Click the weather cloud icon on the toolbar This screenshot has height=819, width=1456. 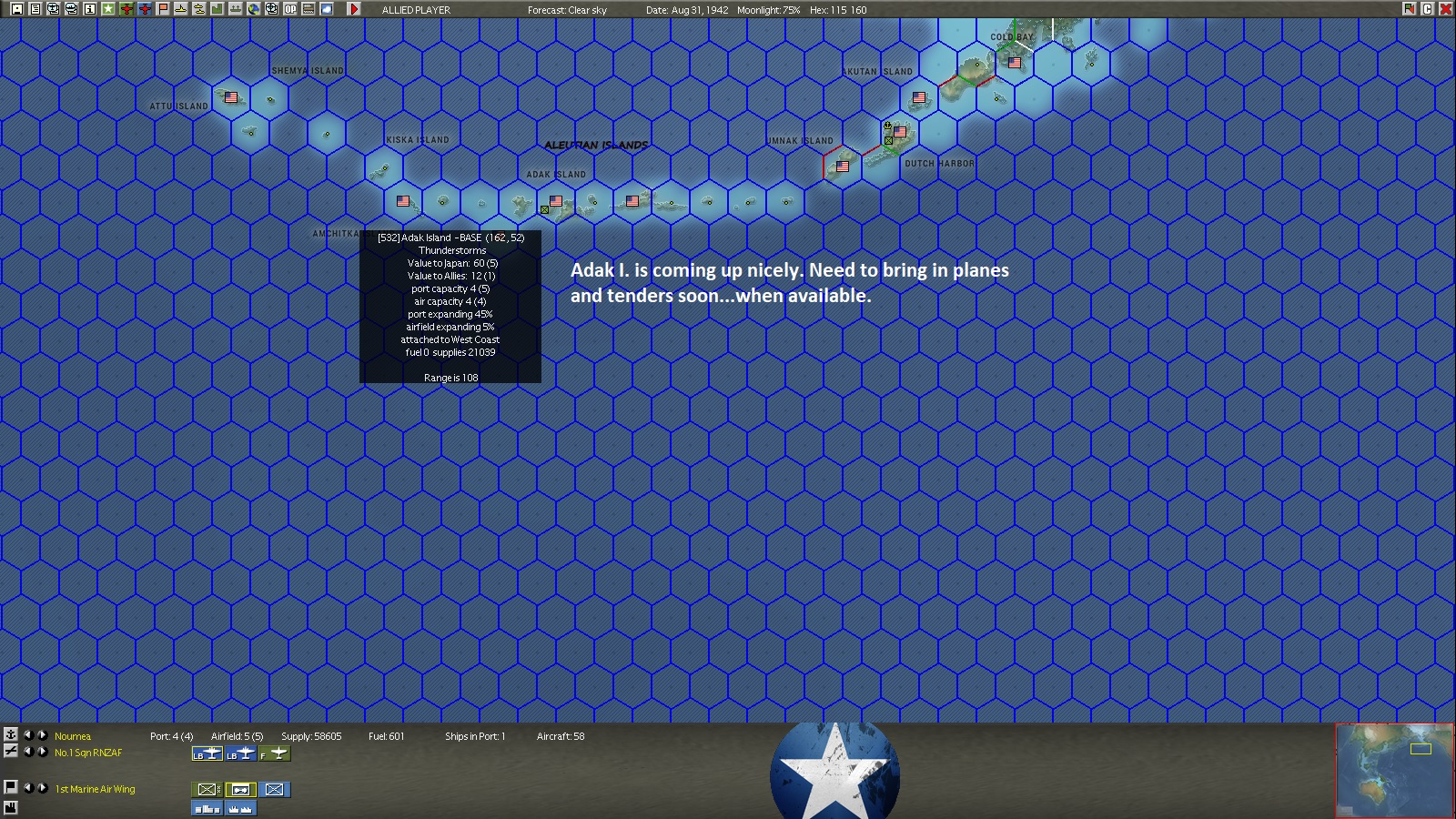tap(329, 9)
